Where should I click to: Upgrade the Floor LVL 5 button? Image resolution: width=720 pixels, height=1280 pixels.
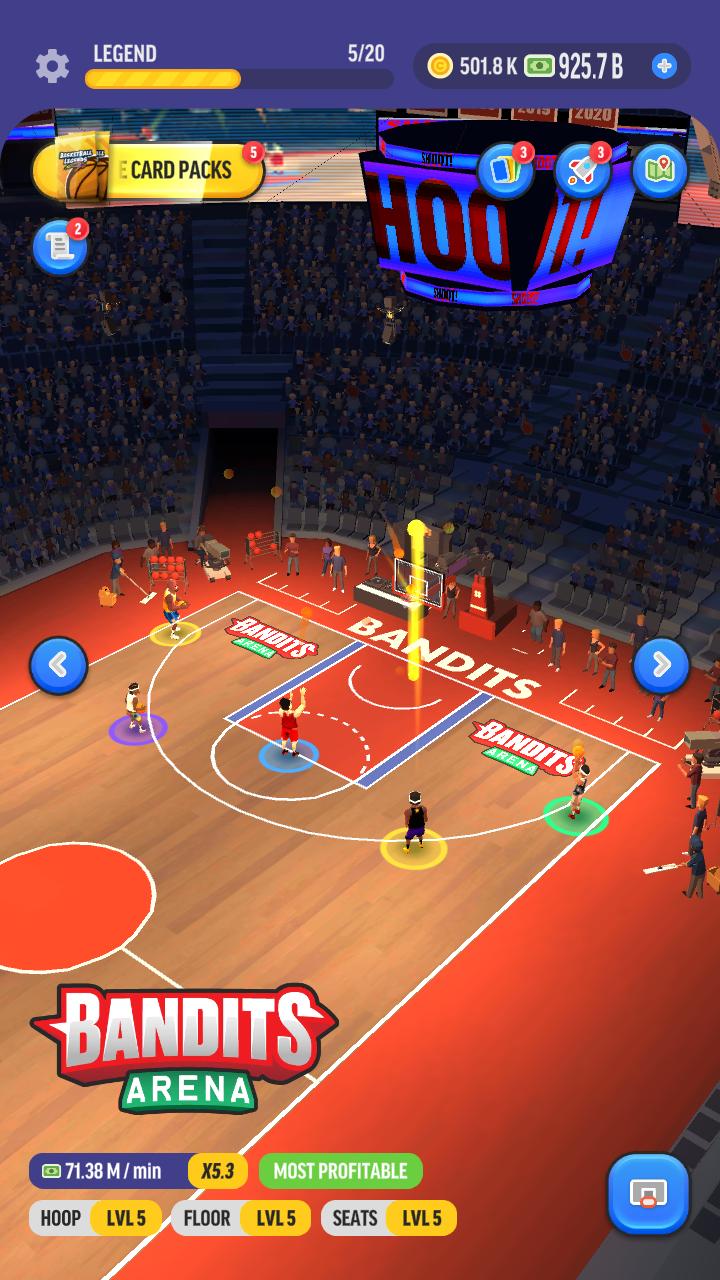click(240, 1218)
